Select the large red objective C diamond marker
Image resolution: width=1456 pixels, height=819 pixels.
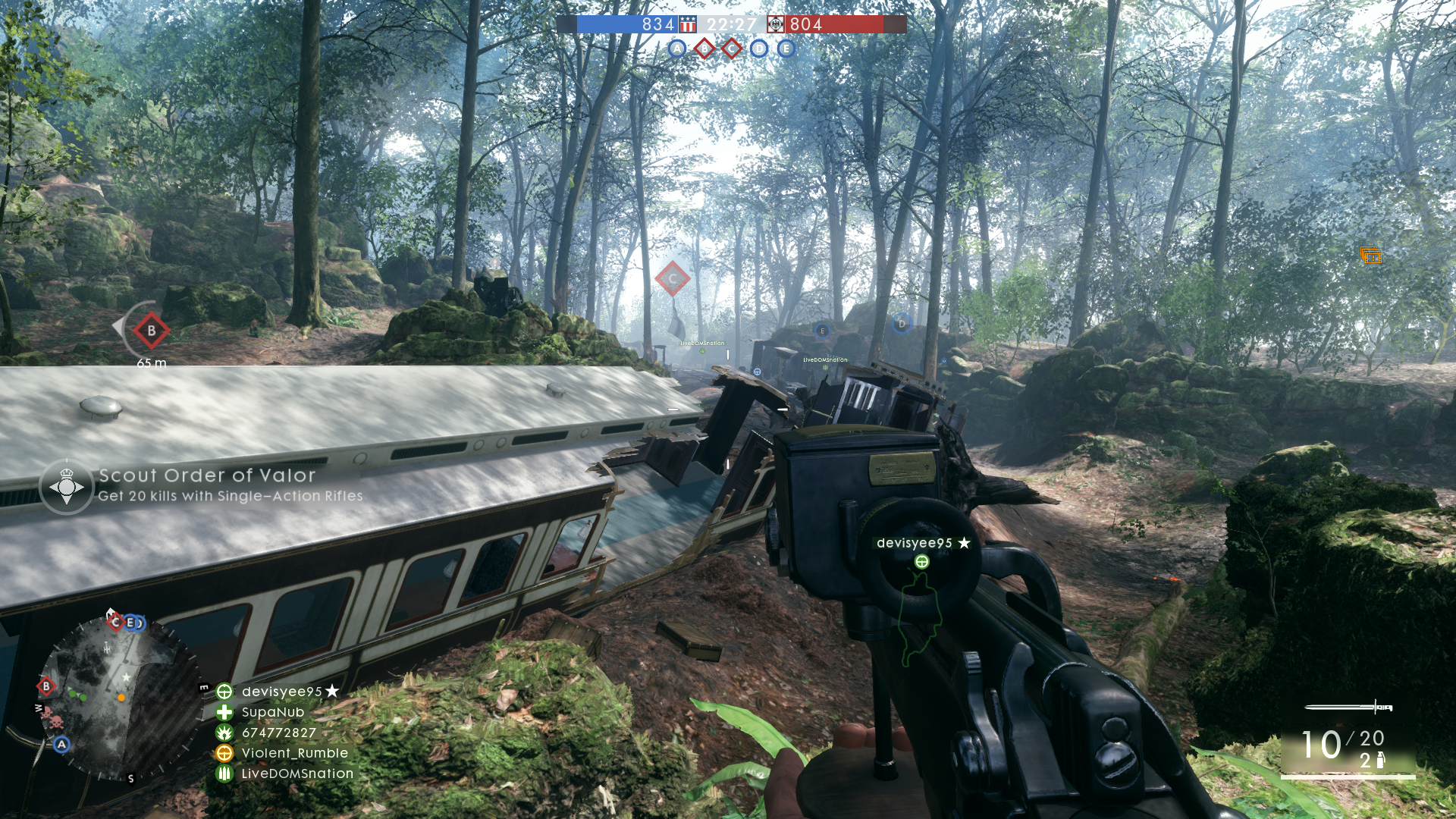click(672, 278)
